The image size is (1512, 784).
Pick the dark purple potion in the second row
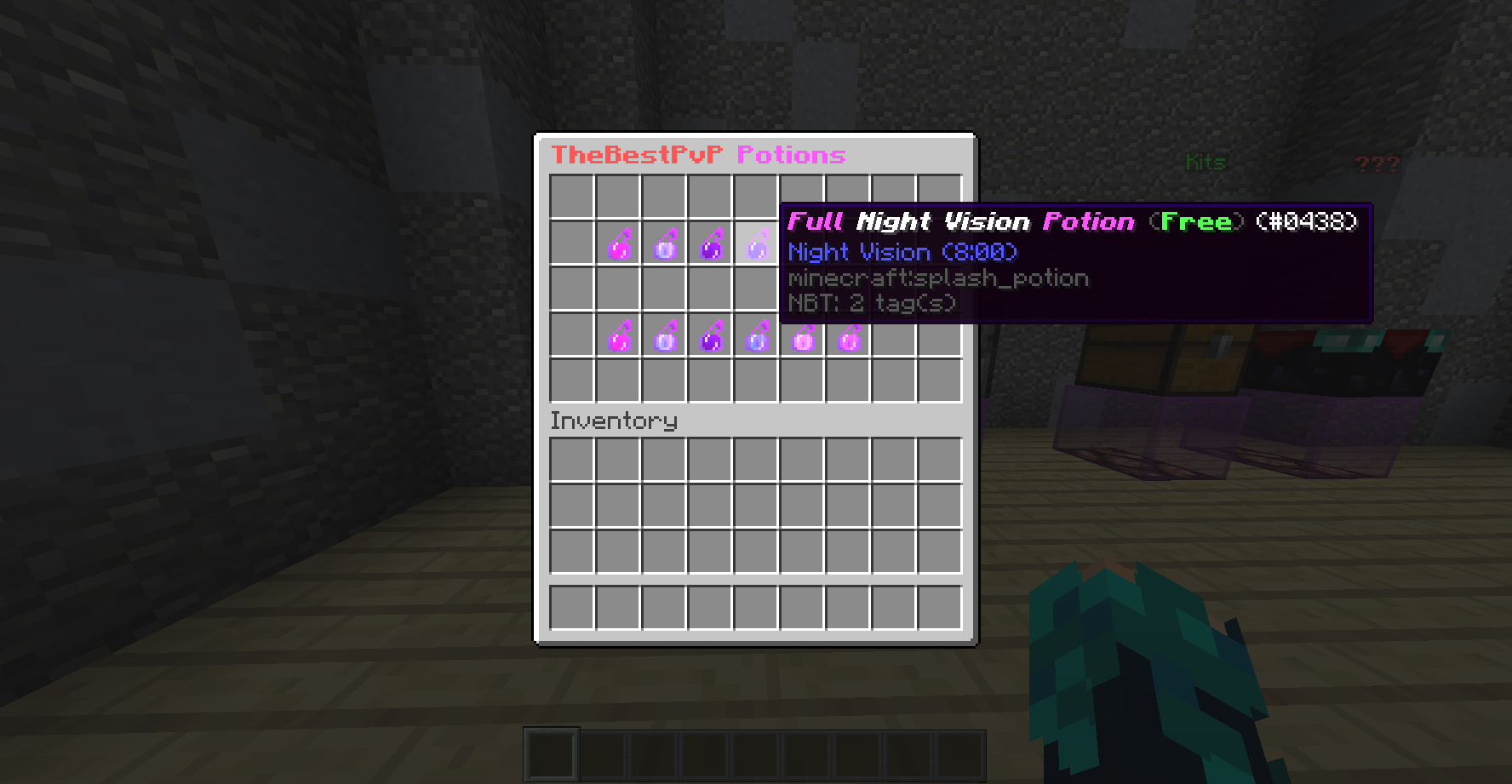(x=711, y=340)
